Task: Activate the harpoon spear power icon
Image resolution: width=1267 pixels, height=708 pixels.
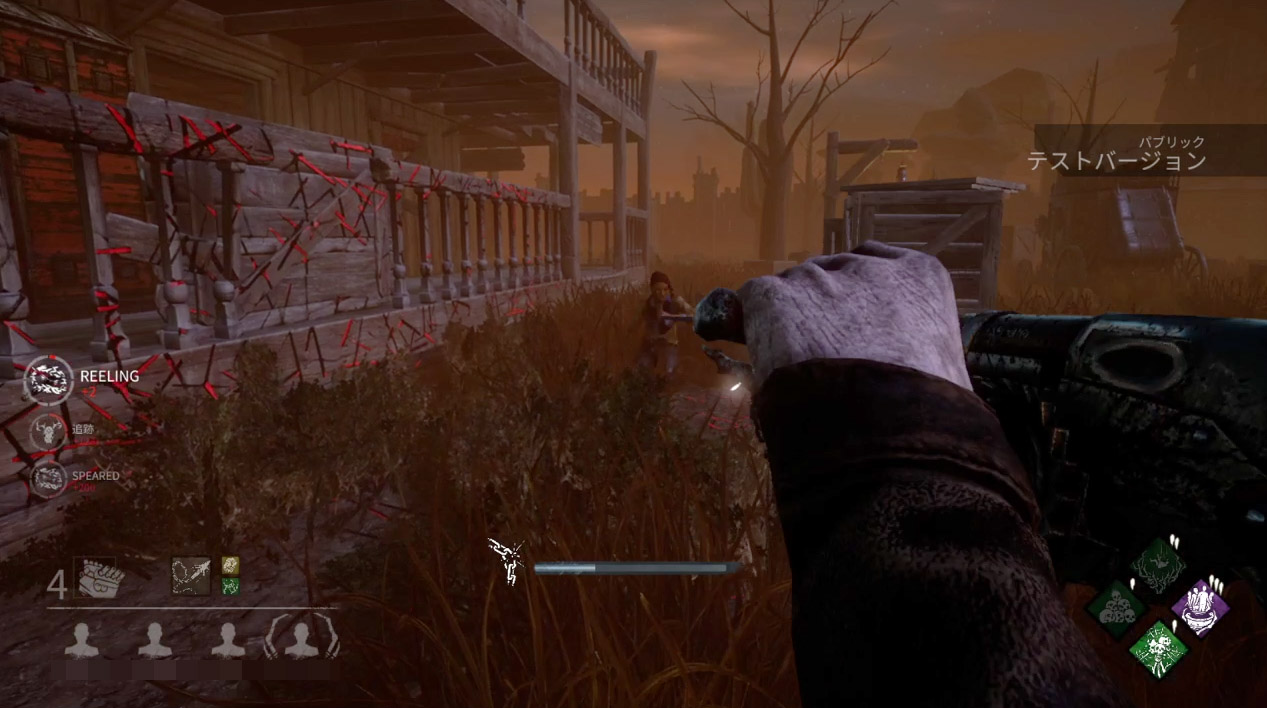Action: pyautogui.click(x=190, y=576)
